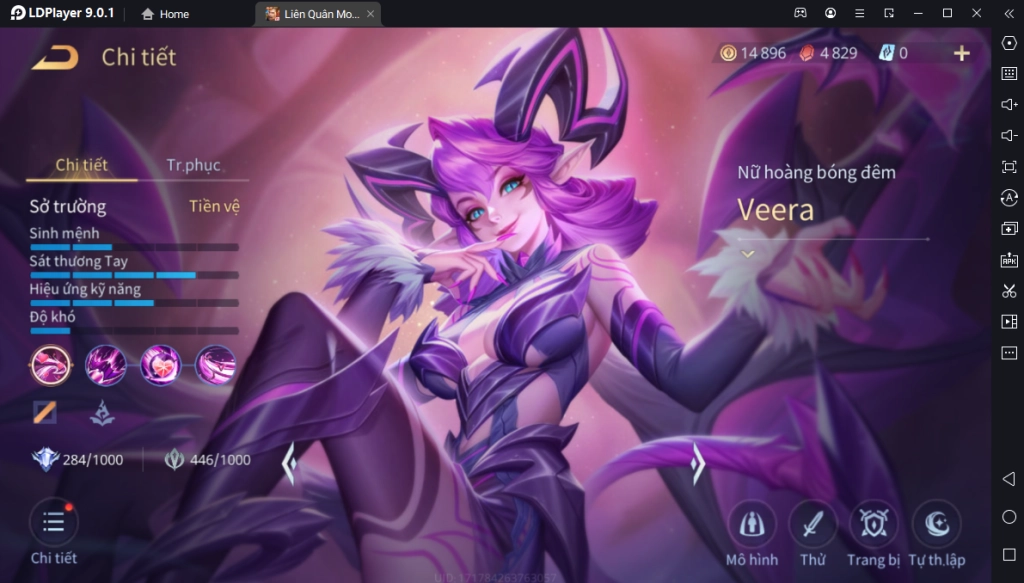Expand the arrow under Veera's name
1024x583 pixels.
(748, 254)
